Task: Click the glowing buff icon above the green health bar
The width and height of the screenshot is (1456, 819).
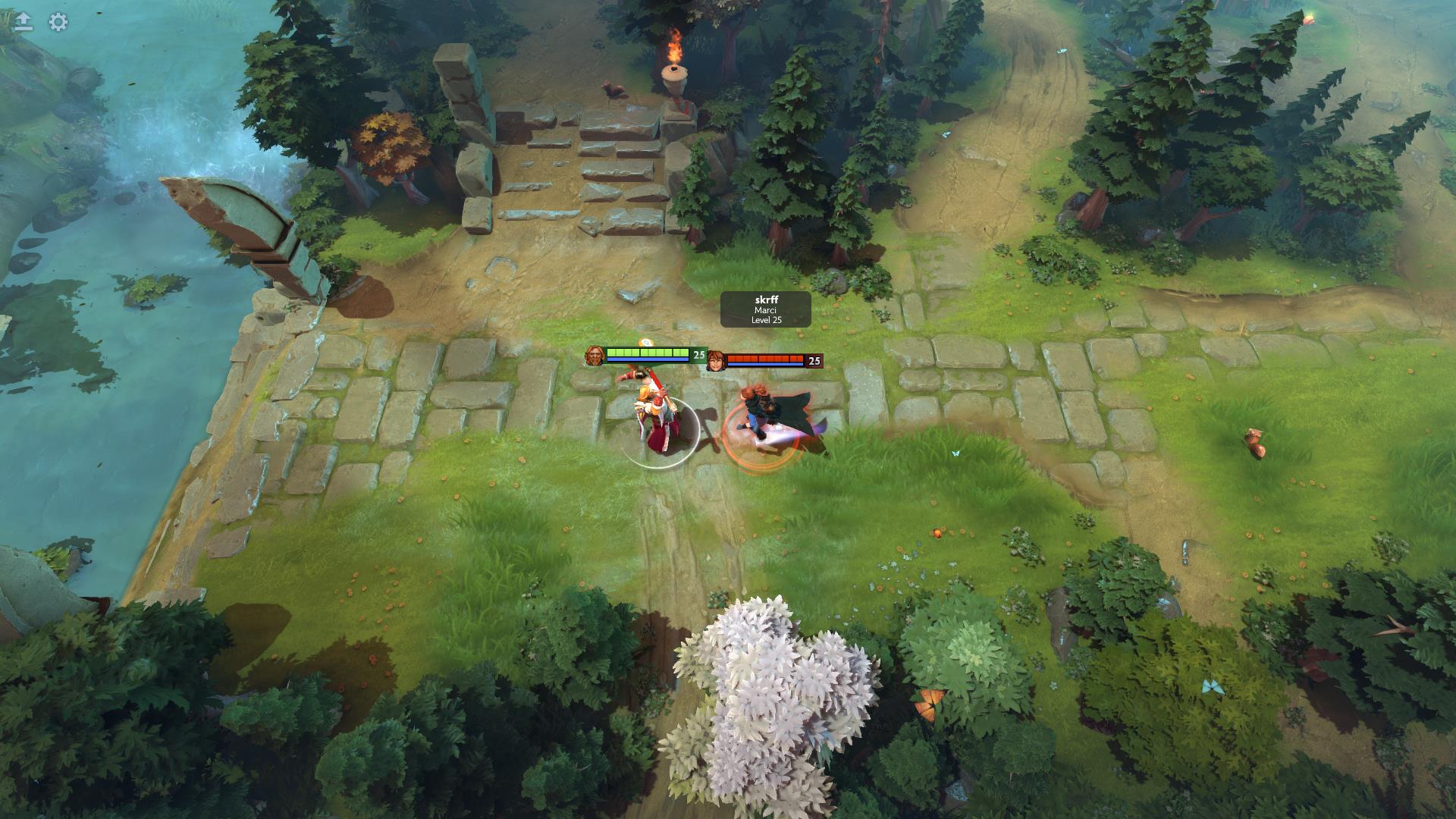Action: (x=645, y=343)
